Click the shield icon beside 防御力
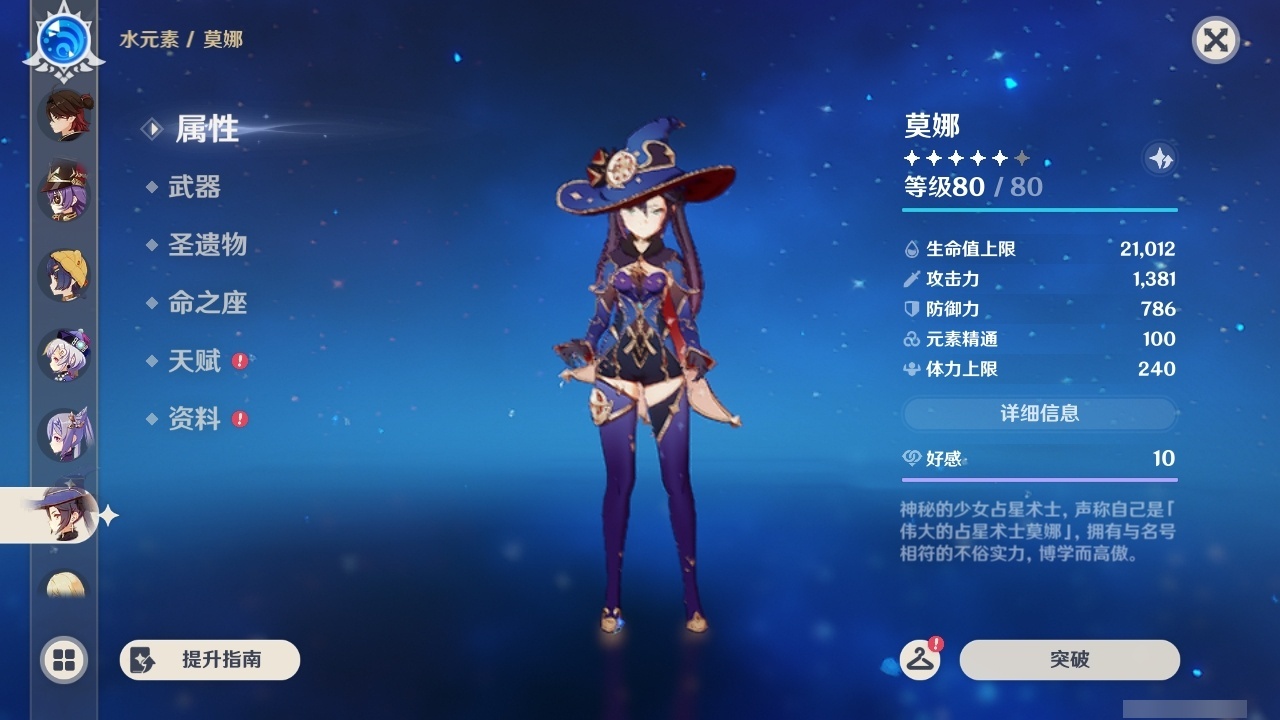The height and width of the screenshot is (720, 1280). pos(910,309)
